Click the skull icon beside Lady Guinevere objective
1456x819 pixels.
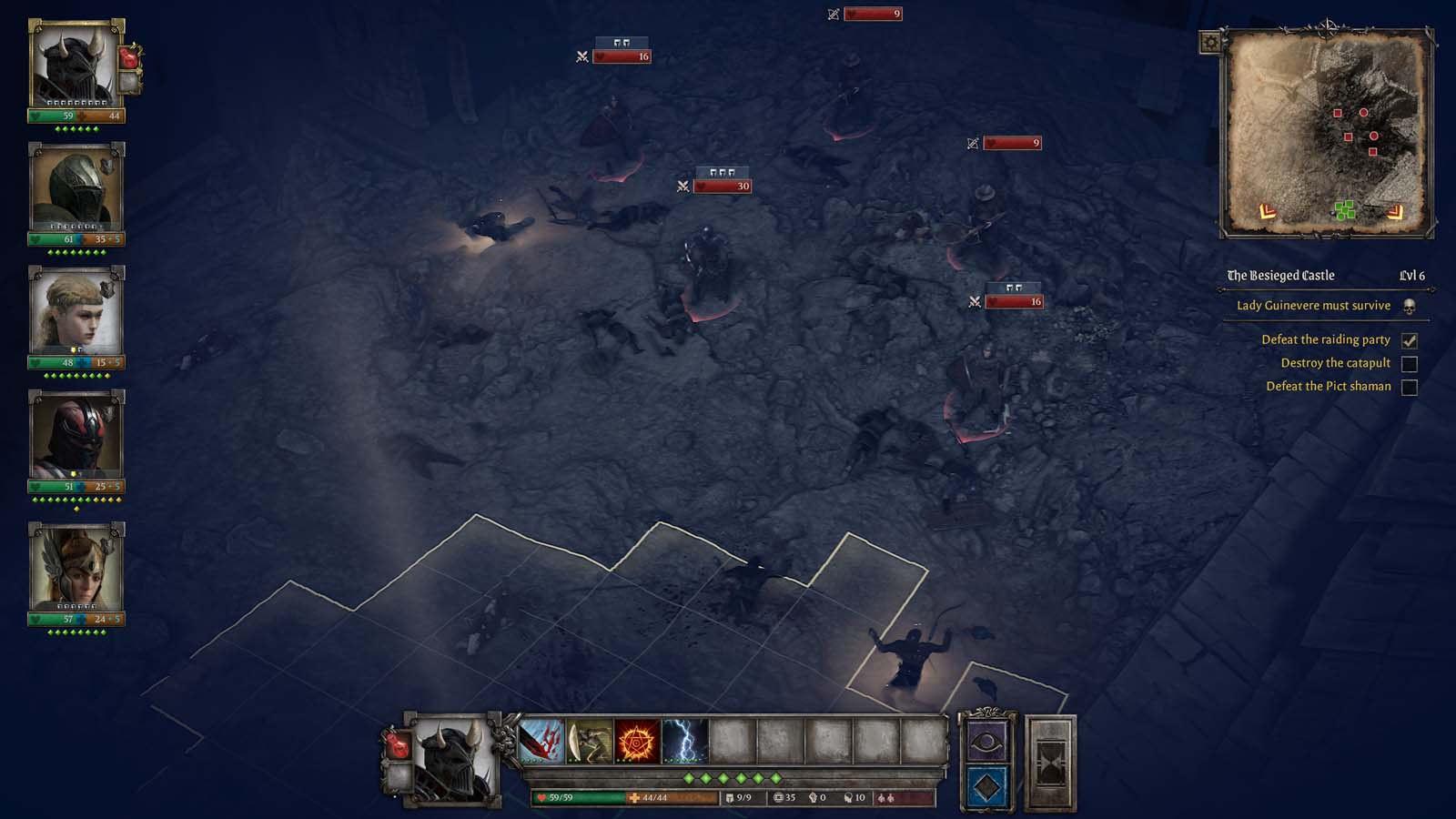[x=1408, y=306]
